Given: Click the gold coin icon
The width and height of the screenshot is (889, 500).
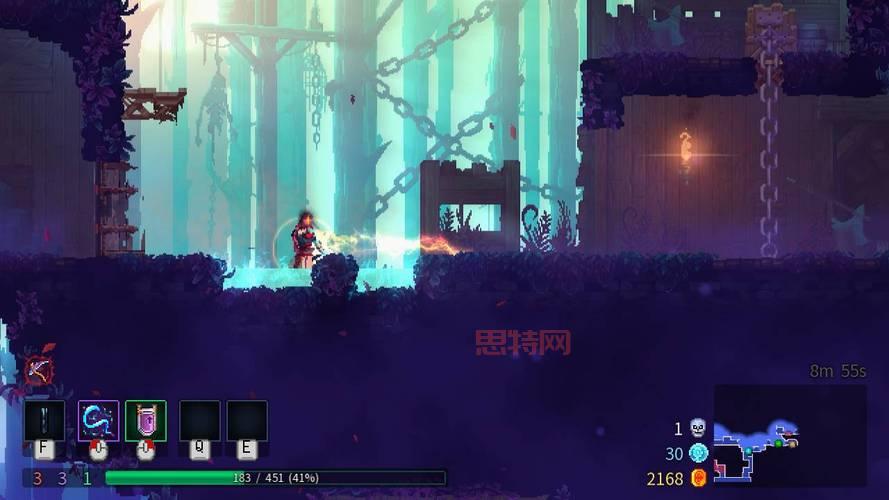Looking at the screenshot, I should click(699, 478).
